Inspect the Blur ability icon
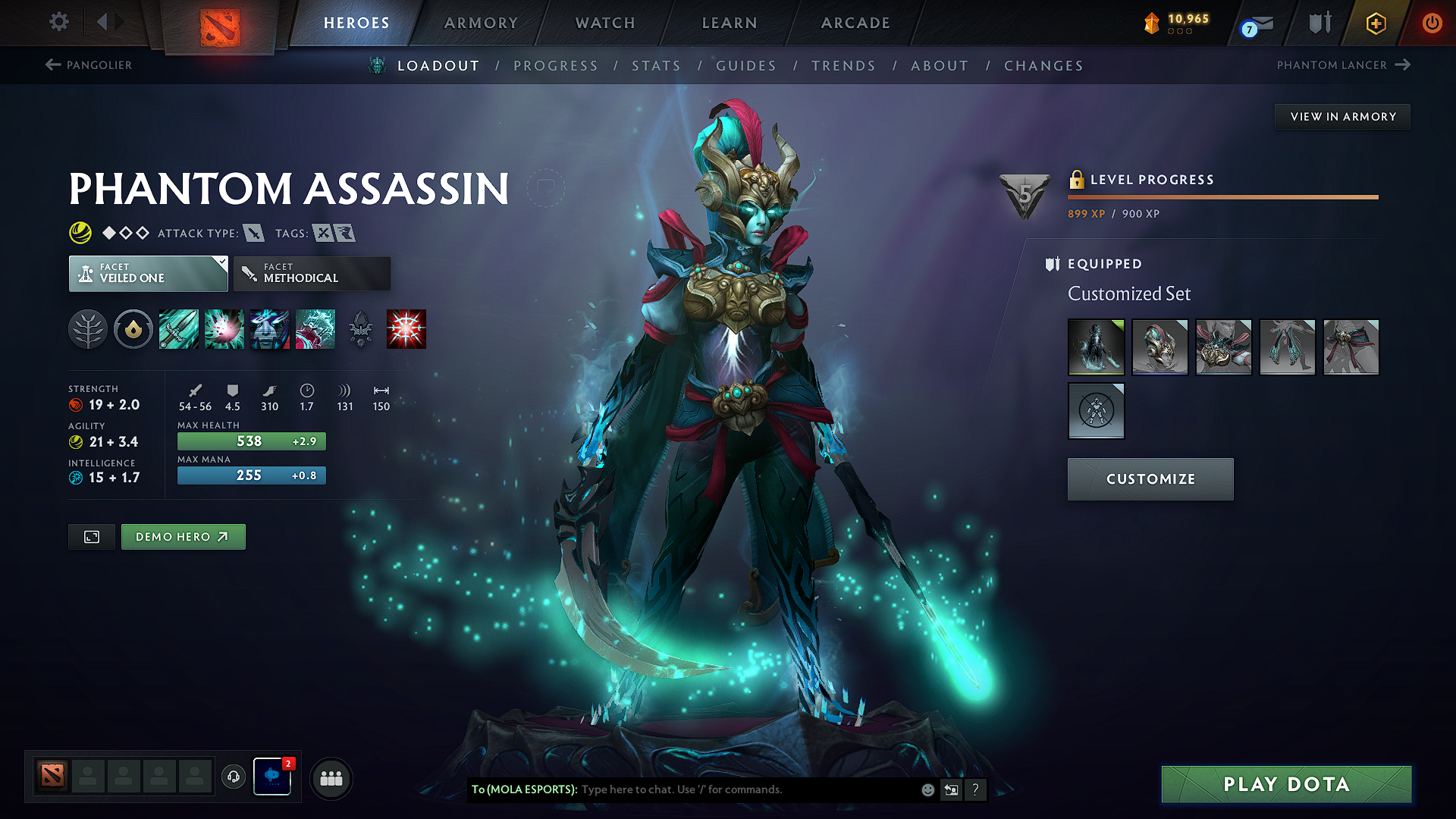The image size is (1456, 819). pyautogui.click(x=270, y=328)
